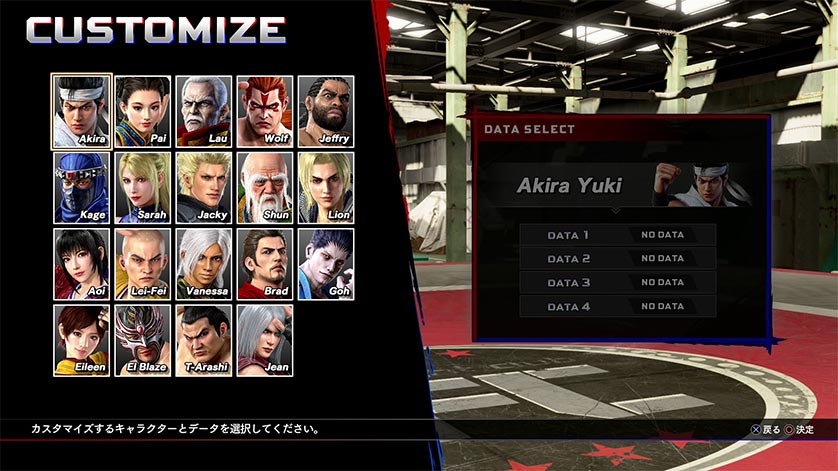
Task: Pick Eileen from the roster
Action: [80, 340]
